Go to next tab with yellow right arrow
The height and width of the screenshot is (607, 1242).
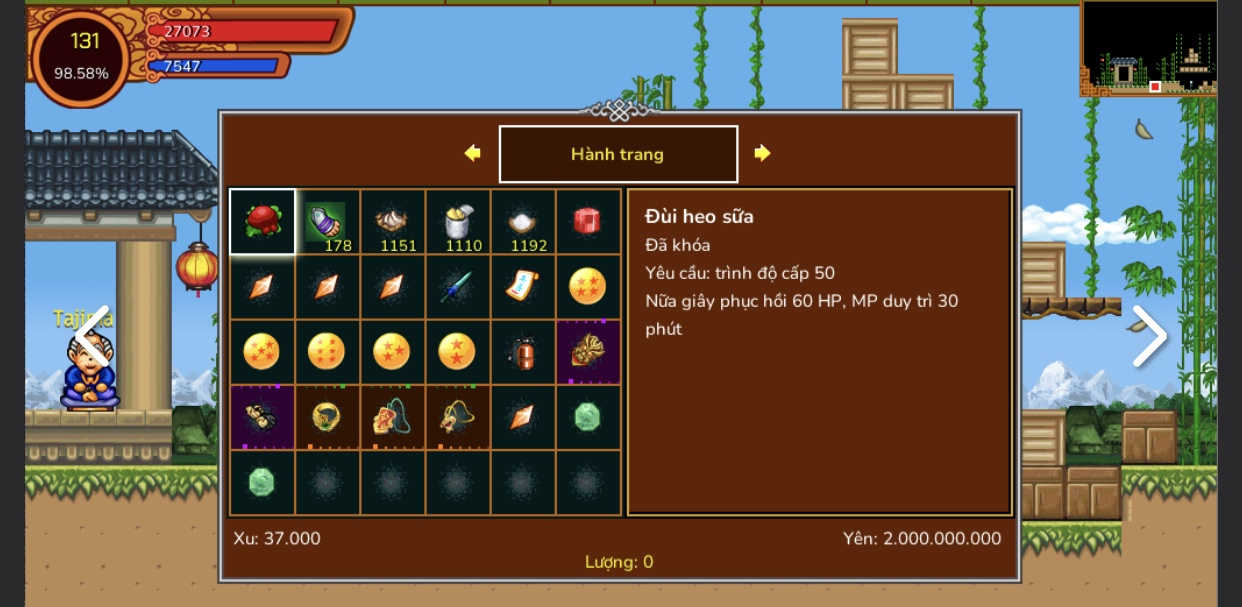click(x=762, y=153)
